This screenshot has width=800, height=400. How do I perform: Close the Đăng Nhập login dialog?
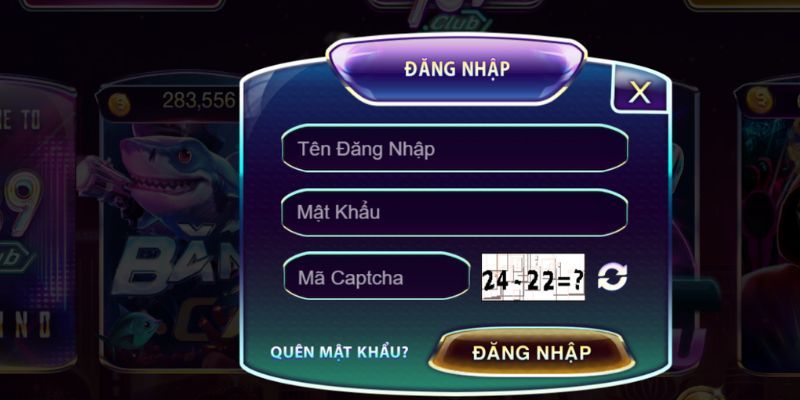[639, 93]
